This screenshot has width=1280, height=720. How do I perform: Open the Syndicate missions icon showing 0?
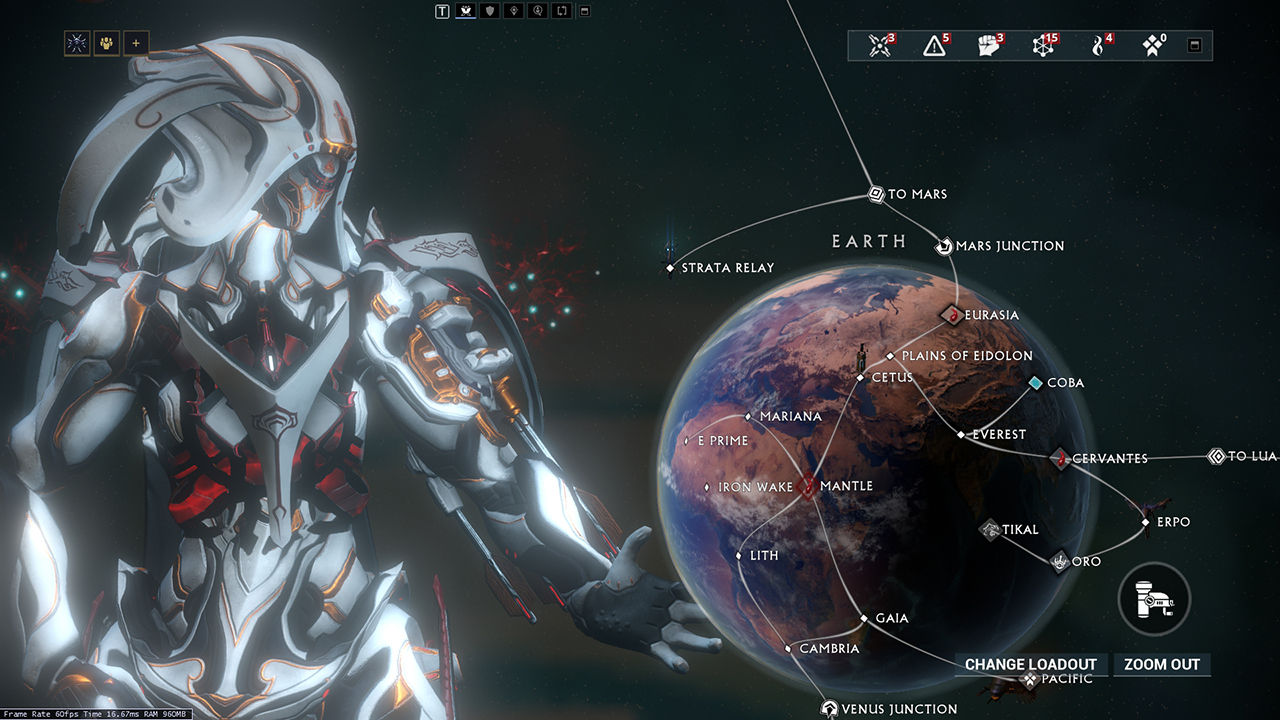click(x=1152, y=45)
